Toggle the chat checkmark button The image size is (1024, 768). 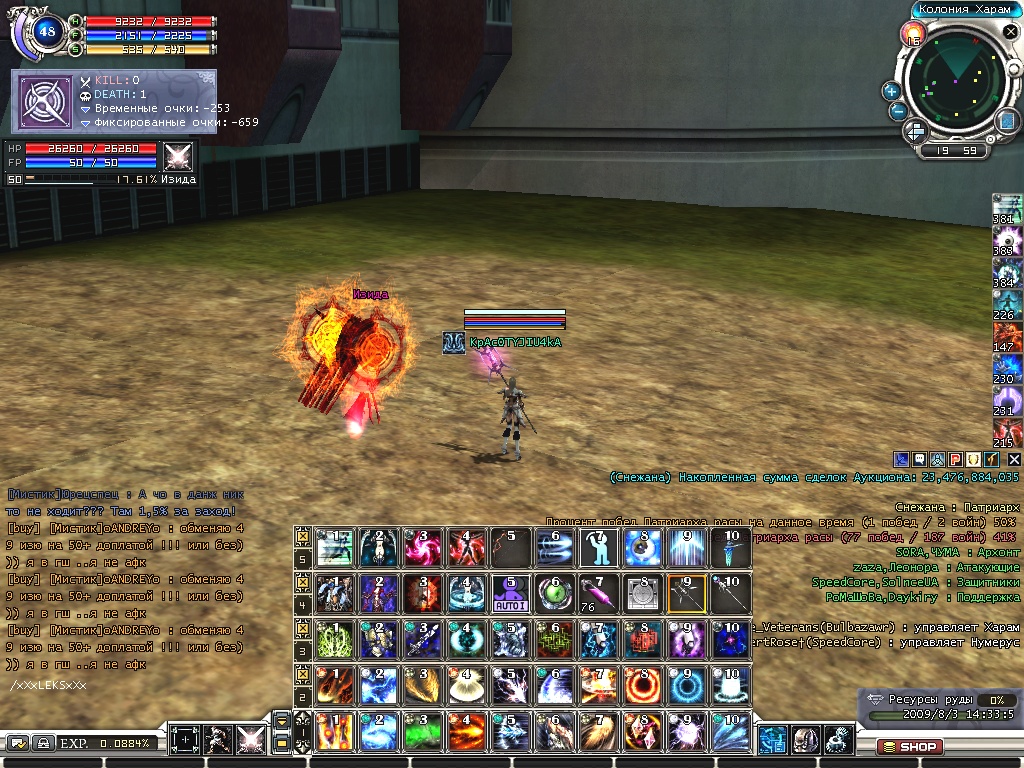pos(17,743)
